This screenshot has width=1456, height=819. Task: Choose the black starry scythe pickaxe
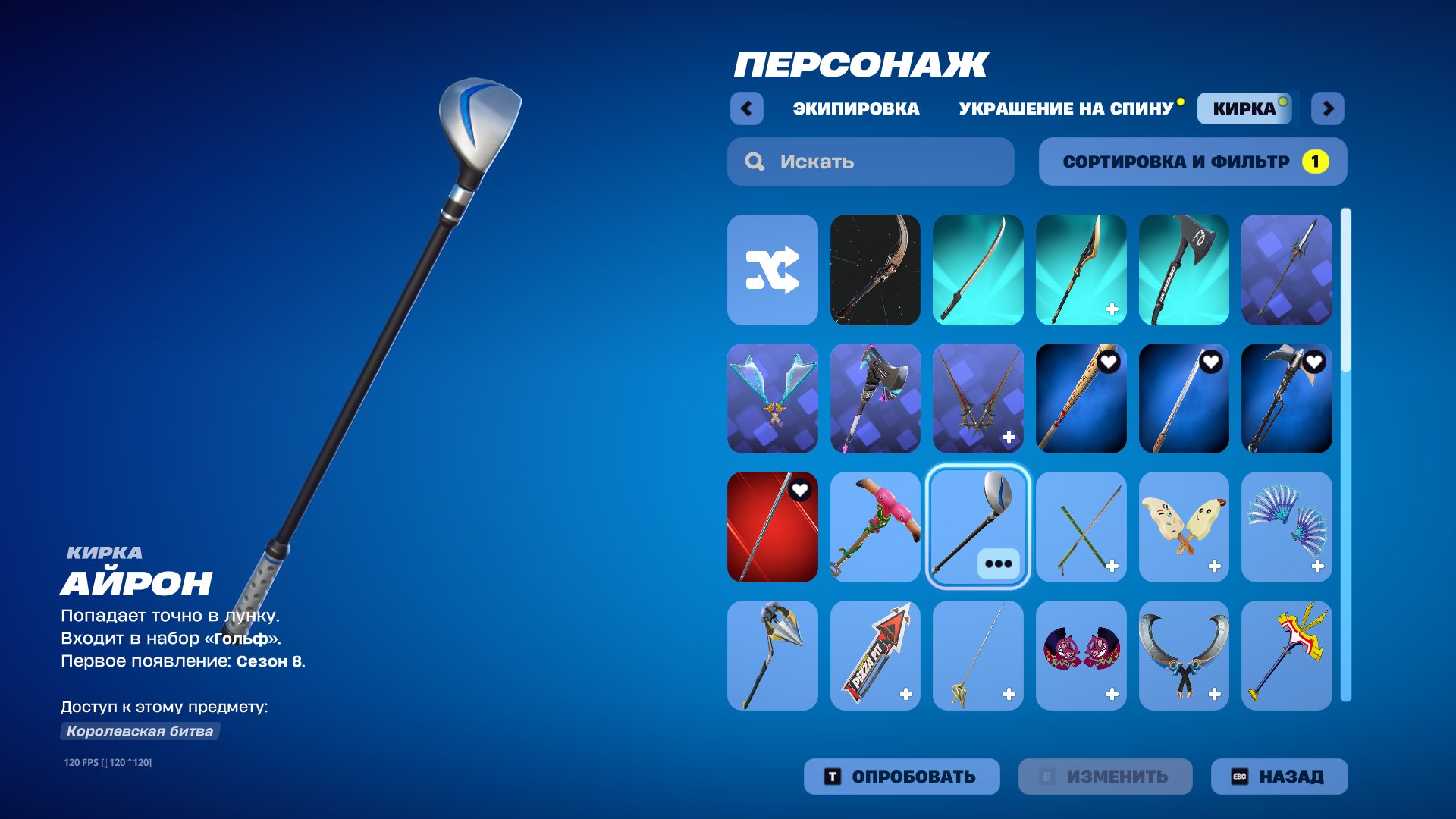(x=875, y=270)
